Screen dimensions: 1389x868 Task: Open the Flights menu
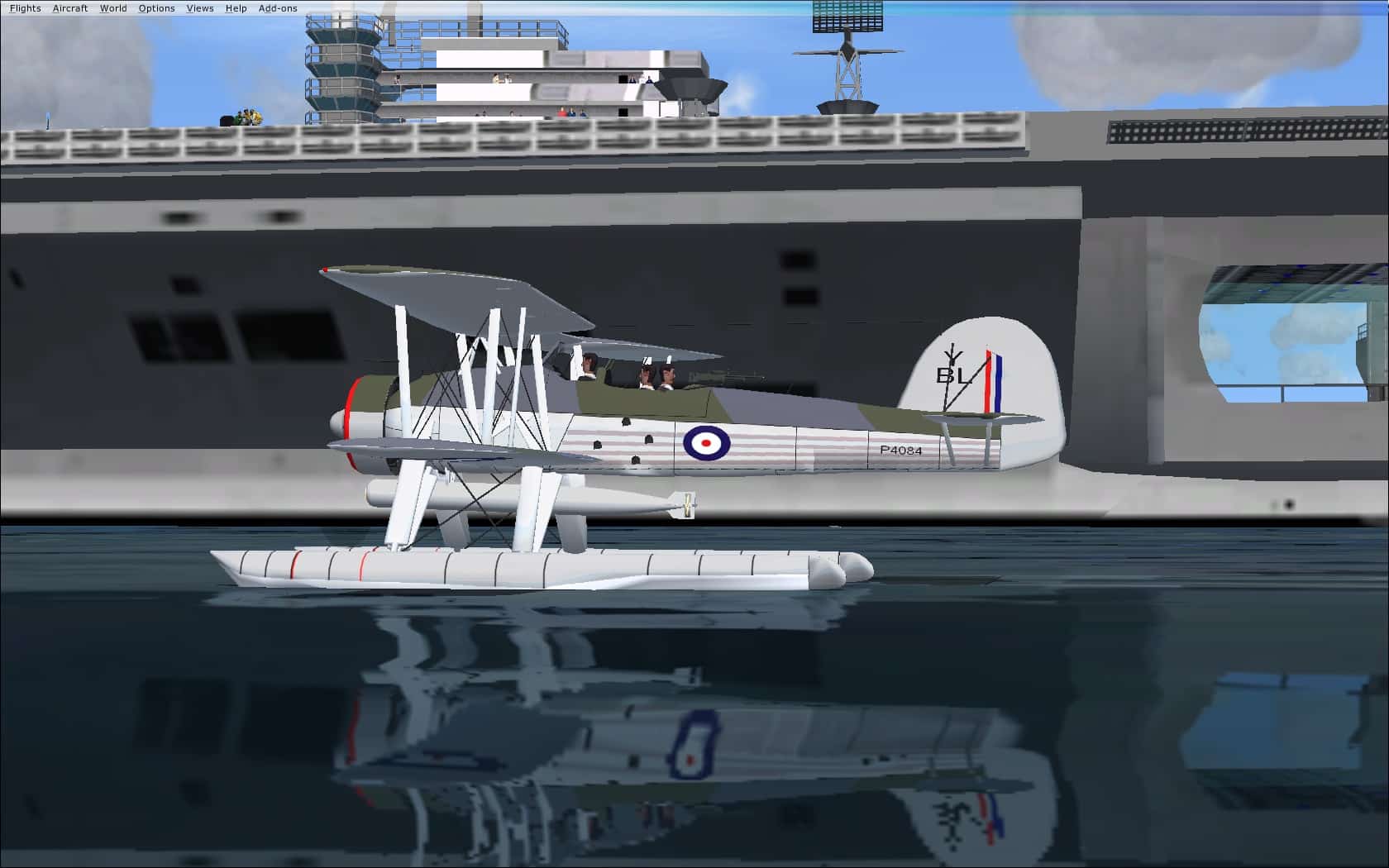coord(26,7)
